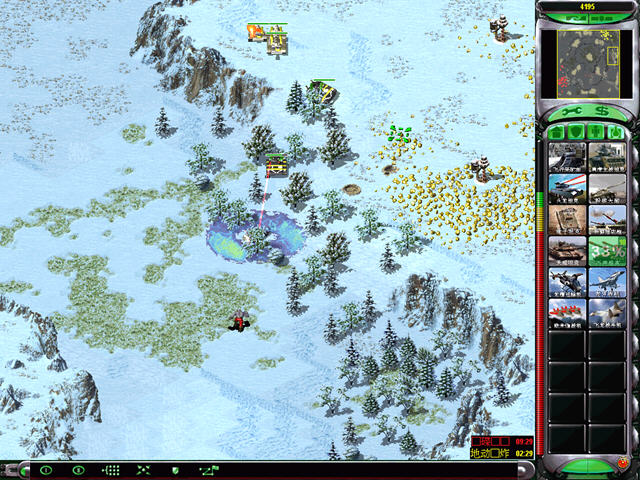Open the infantry build tab
This screenshot has height=480, width=640.
(x=598, y=132)
